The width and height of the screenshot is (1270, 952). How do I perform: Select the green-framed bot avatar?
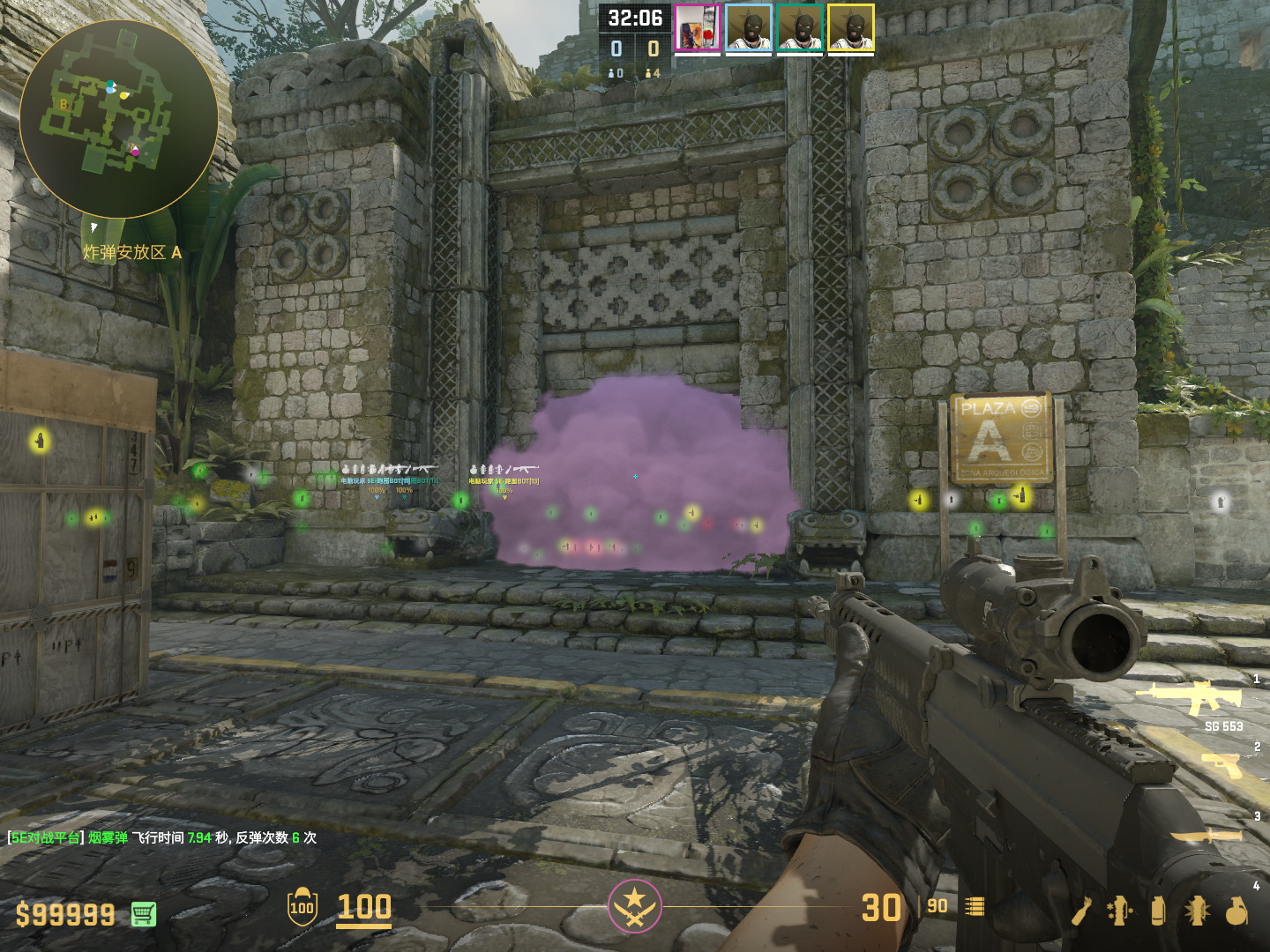800,28
